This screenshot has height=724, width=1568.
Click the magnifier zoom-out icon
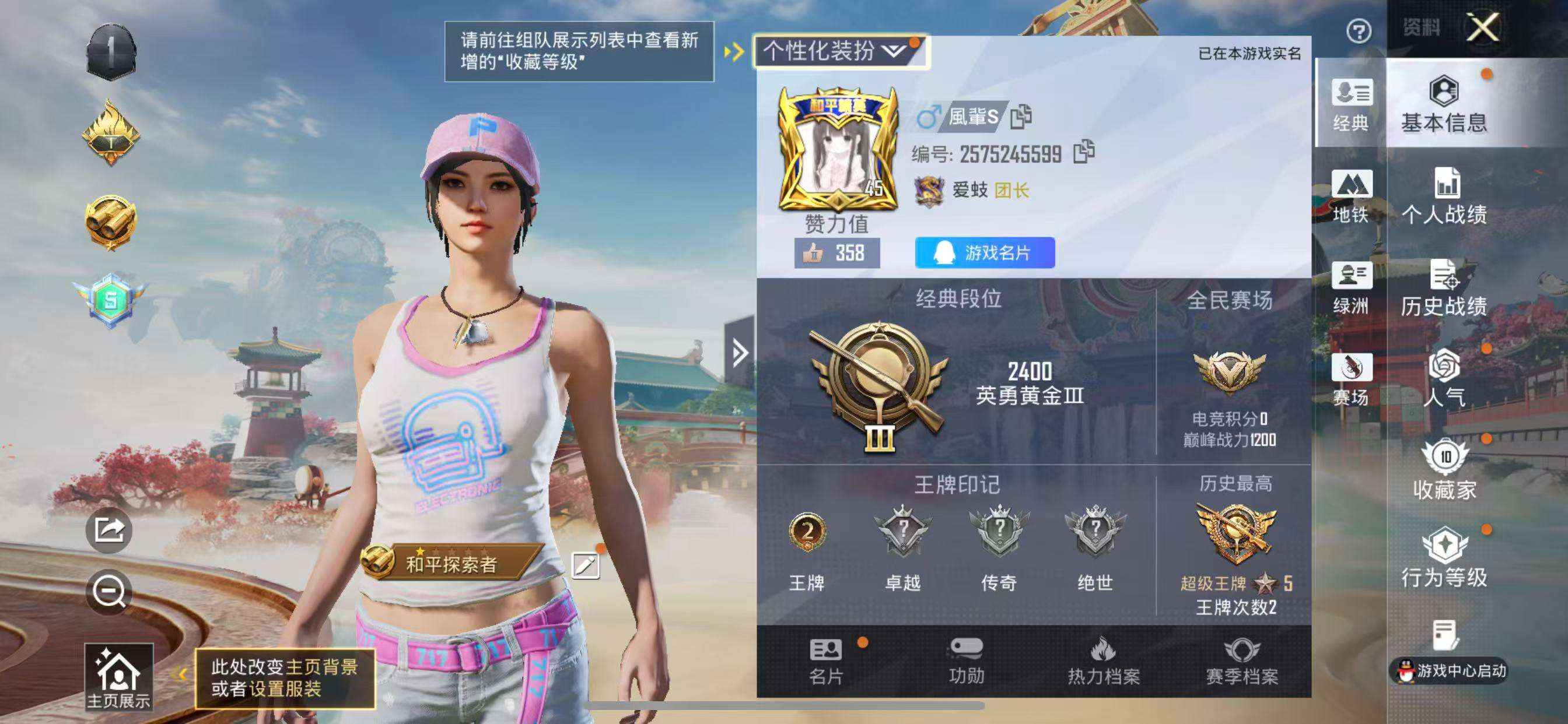[110, 590]
